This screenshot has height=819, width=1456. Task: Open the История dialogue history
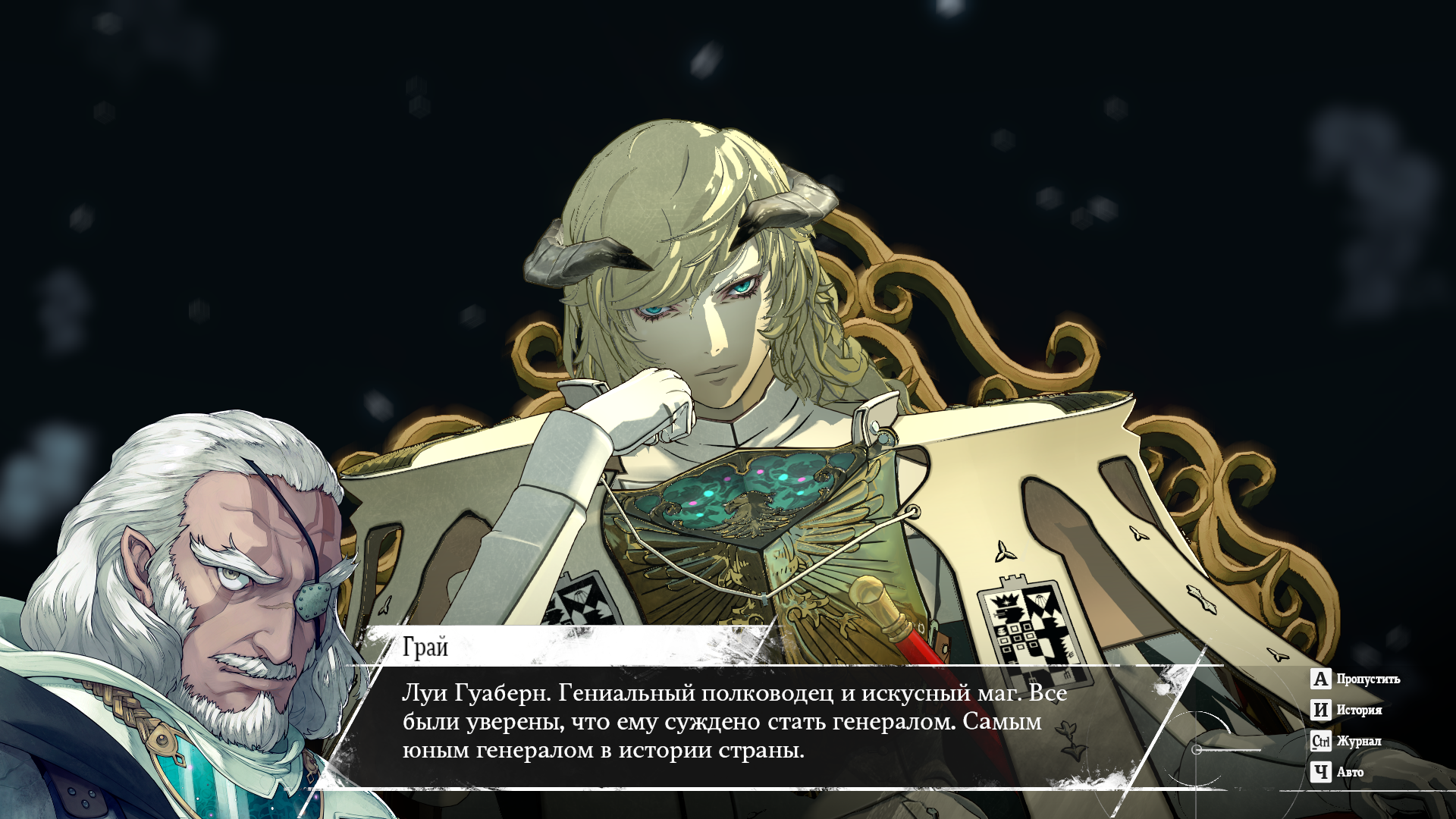1347,710
